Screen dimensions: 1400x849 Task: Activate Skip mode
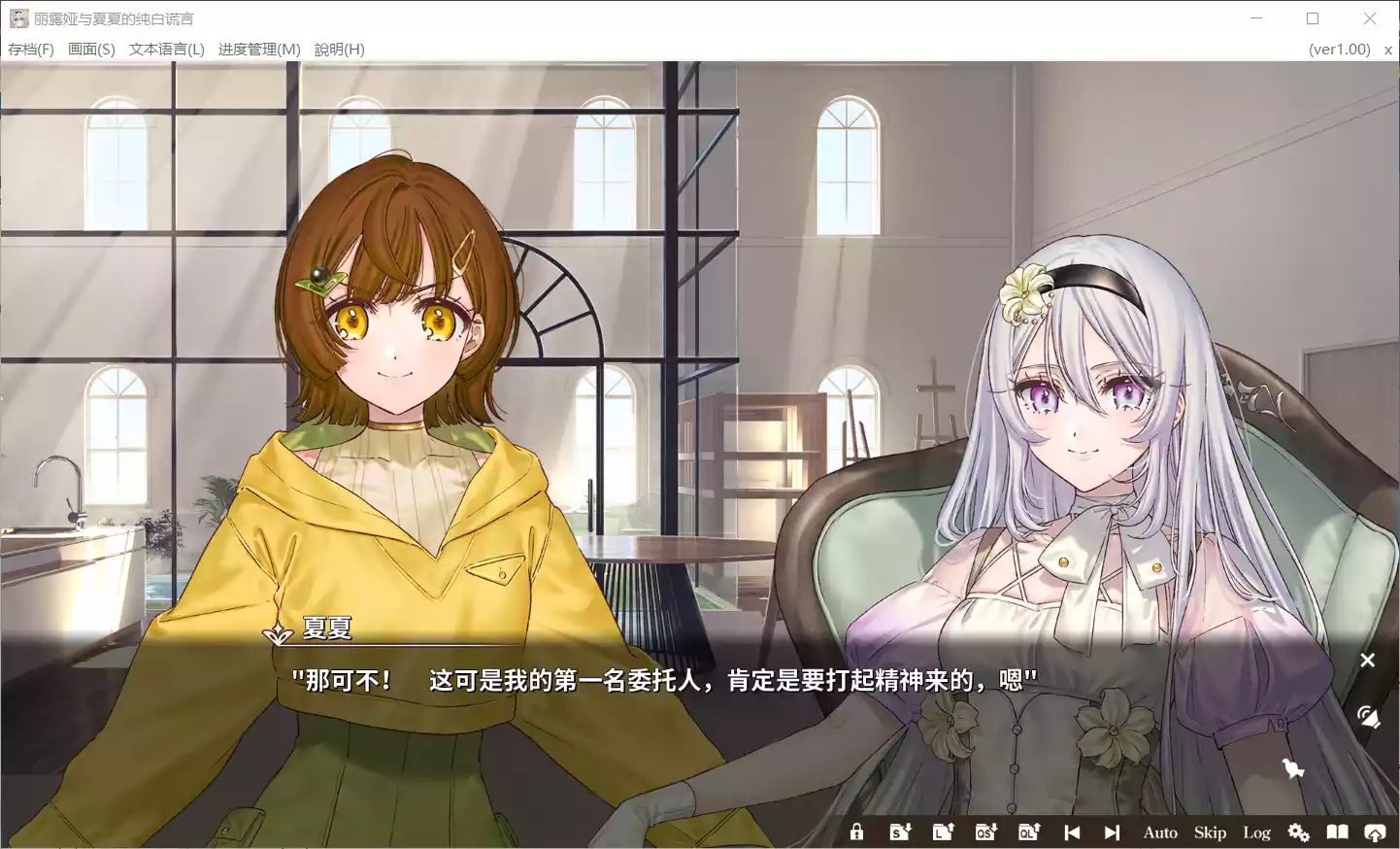(1210, 832)
